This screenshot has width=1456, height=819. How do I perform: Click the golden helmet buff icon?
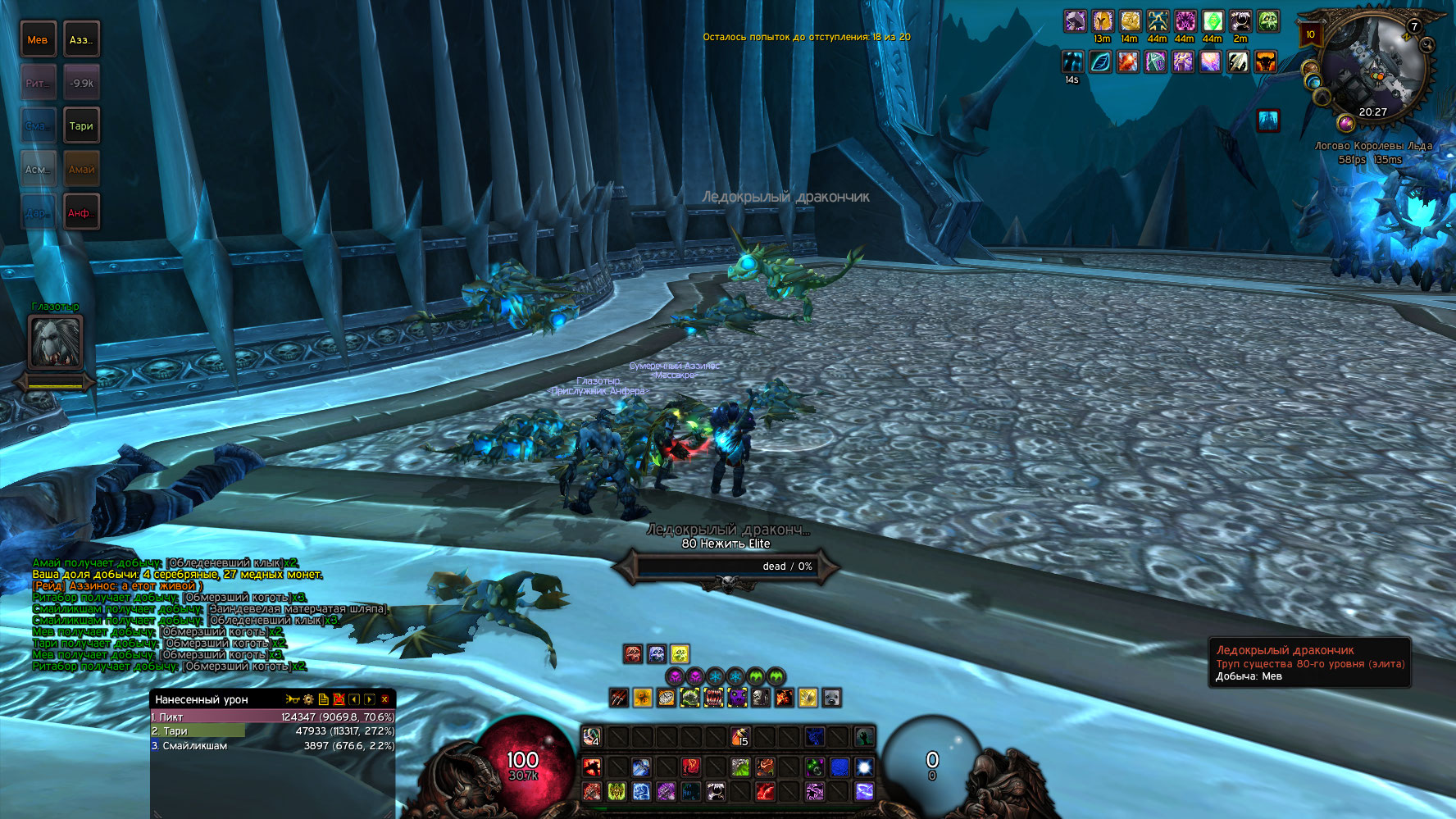pyautogui.click(x=1103, y=21)
